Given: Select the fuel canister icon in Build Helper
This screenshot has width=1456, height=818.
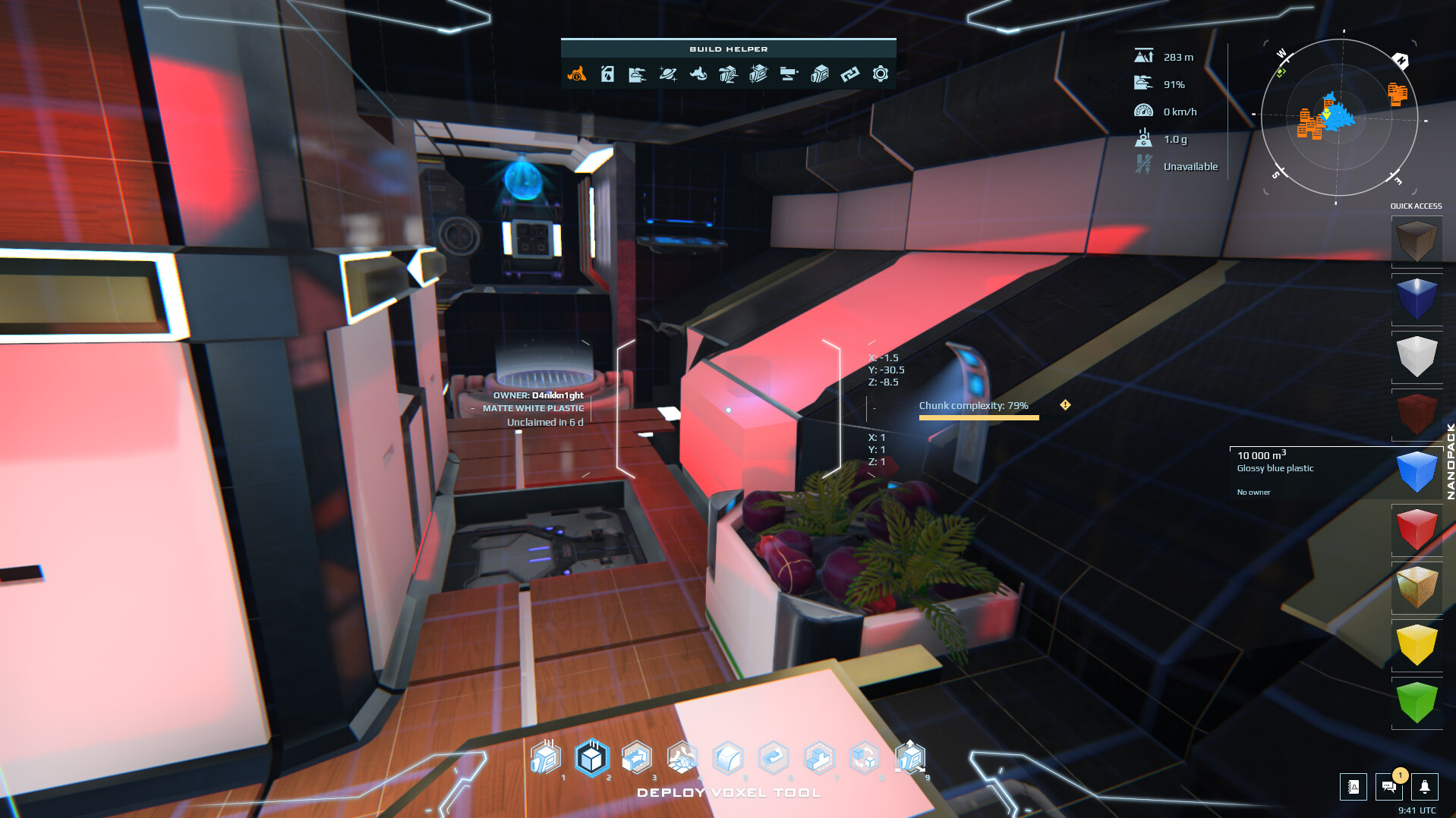Looking at the screenshot, I should click(x=607, y=74).
